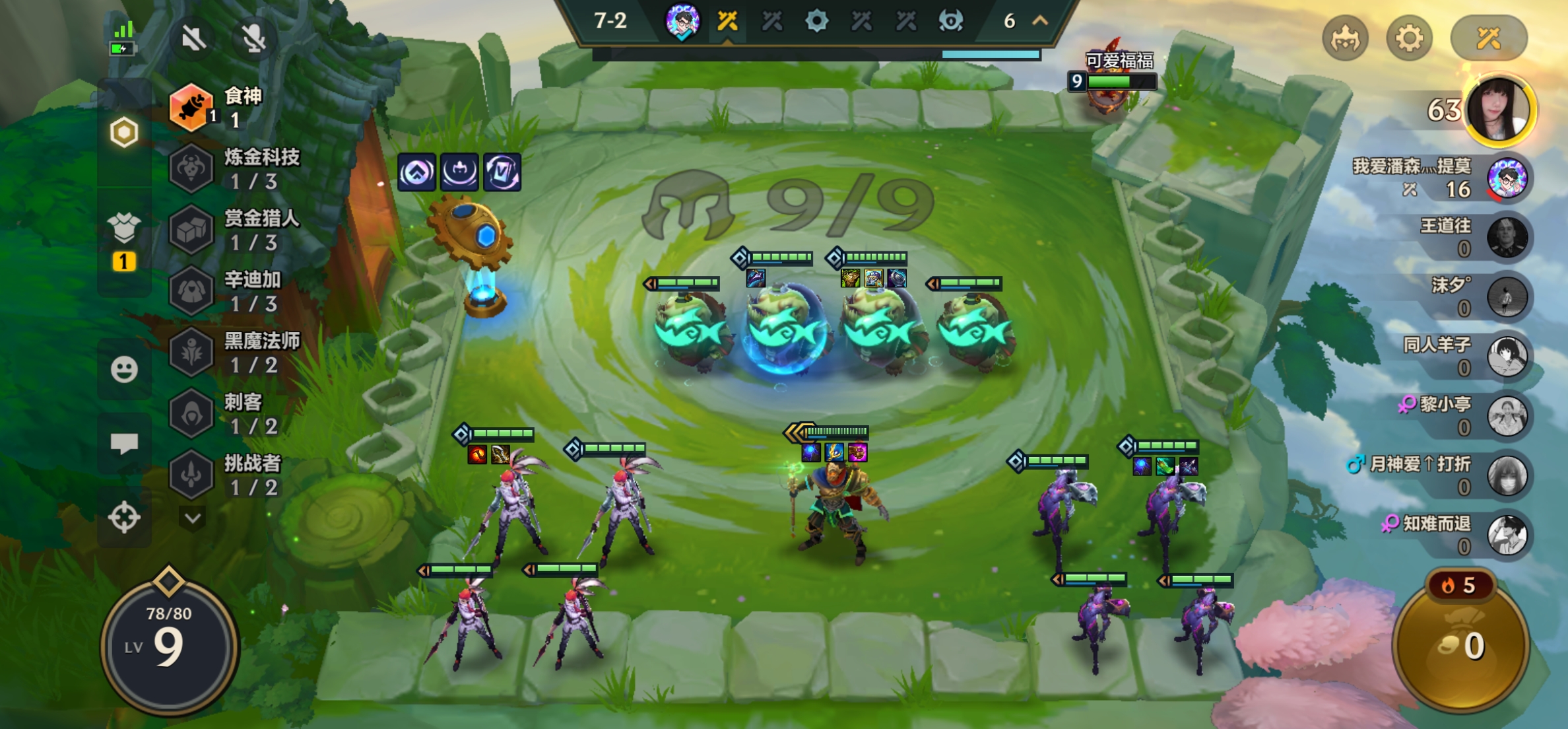Open the emote smiley face button
Image resolution: width=1568 pixels, height=729 pixels.
(124, 369)
